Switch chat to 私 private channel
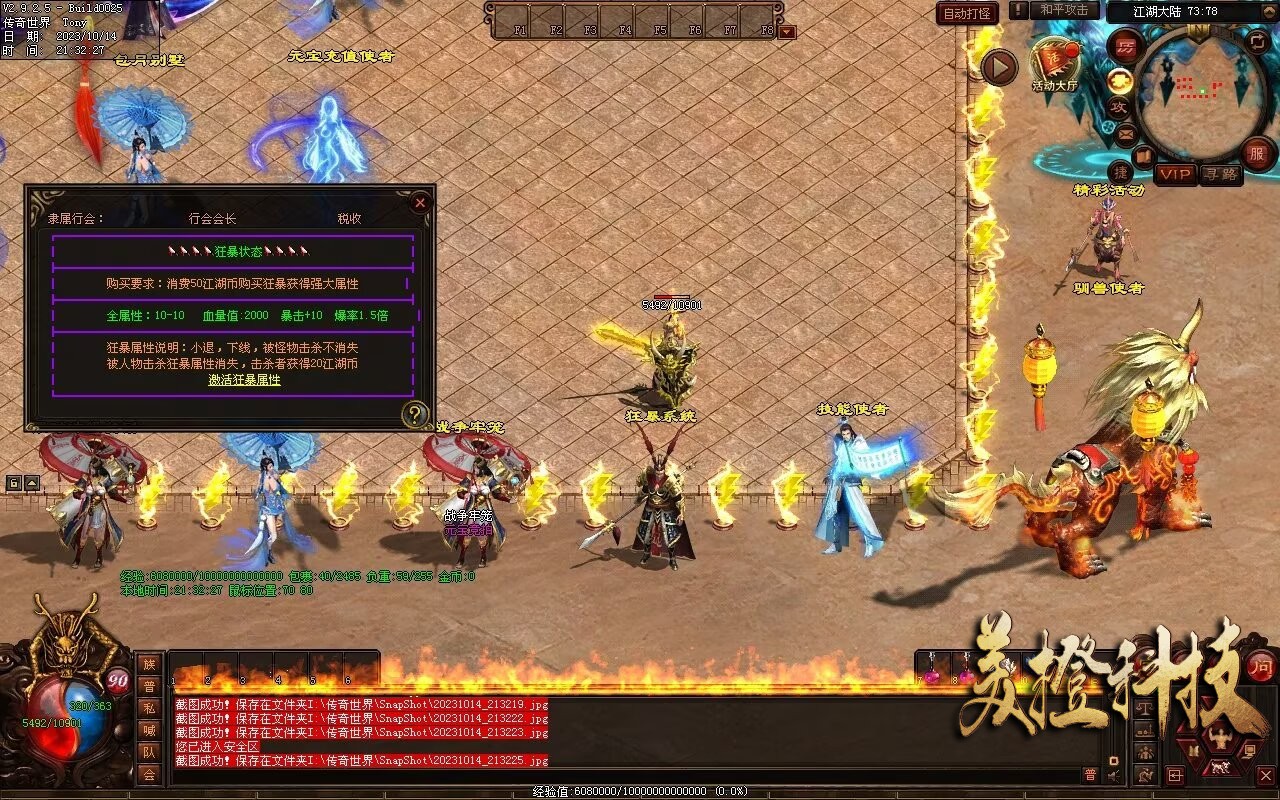Viewport: 1280px width, 800px height. point(149,708)
